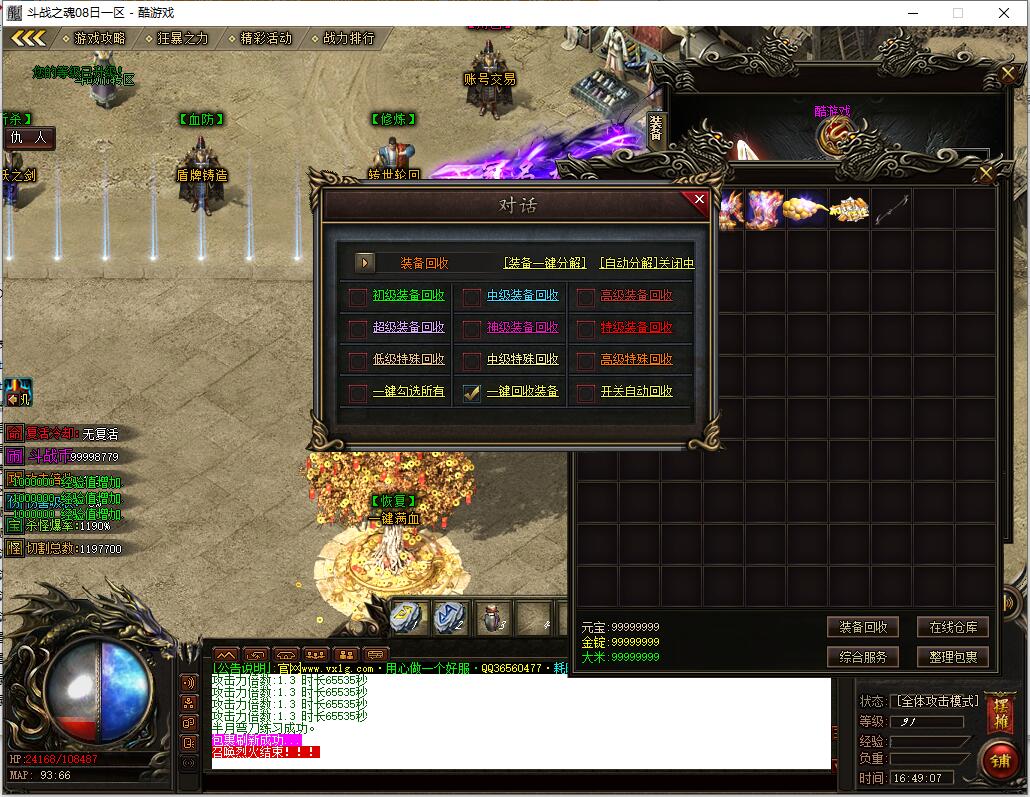Toggle 开关自动回收 auto-recycle
Viewport: 1030px width, 797px height.
(586, 393)
